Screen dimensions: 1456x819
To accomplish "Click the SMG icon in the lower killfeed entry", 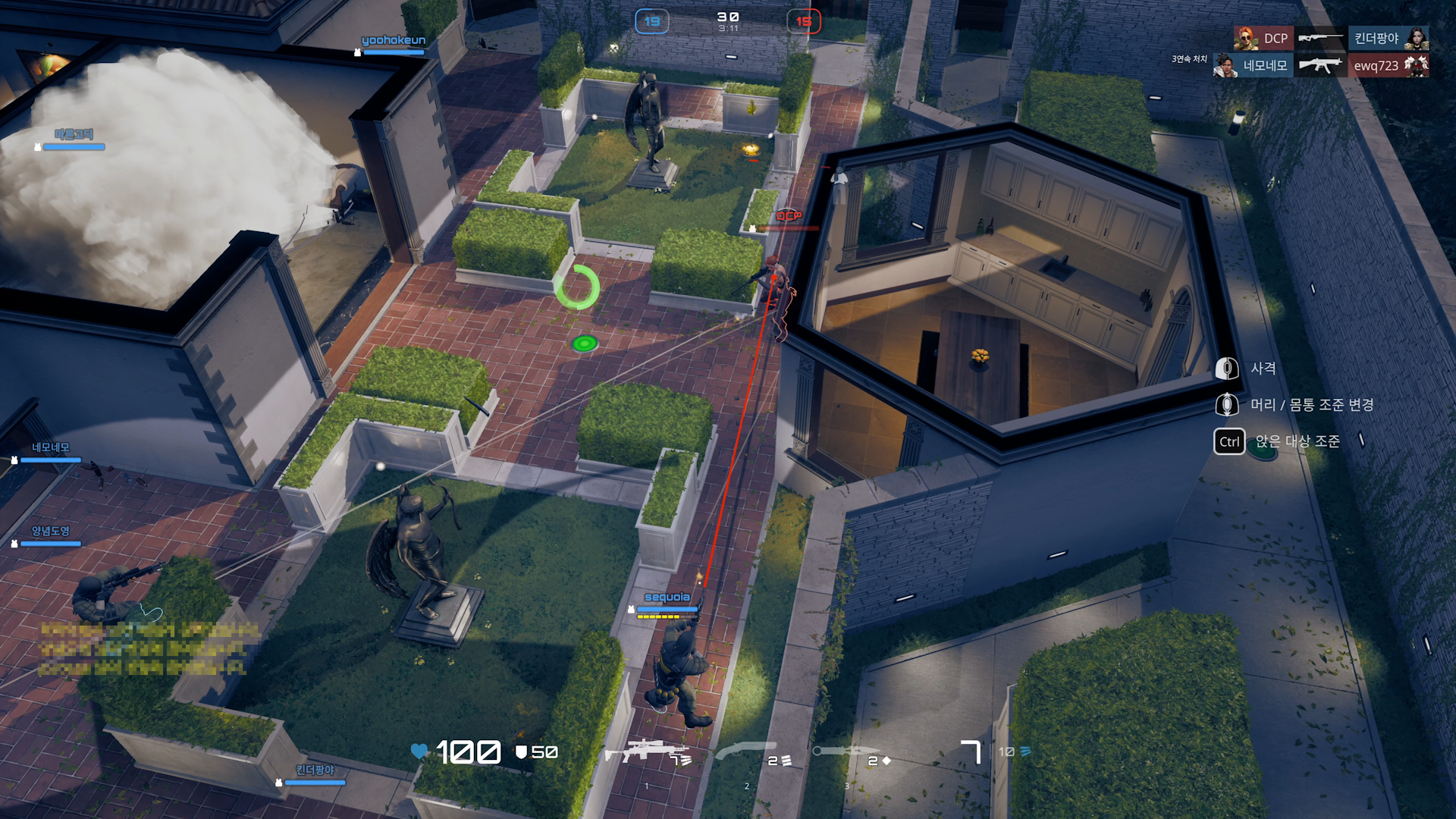I will pyautogui.click(x=1319, y=66).
